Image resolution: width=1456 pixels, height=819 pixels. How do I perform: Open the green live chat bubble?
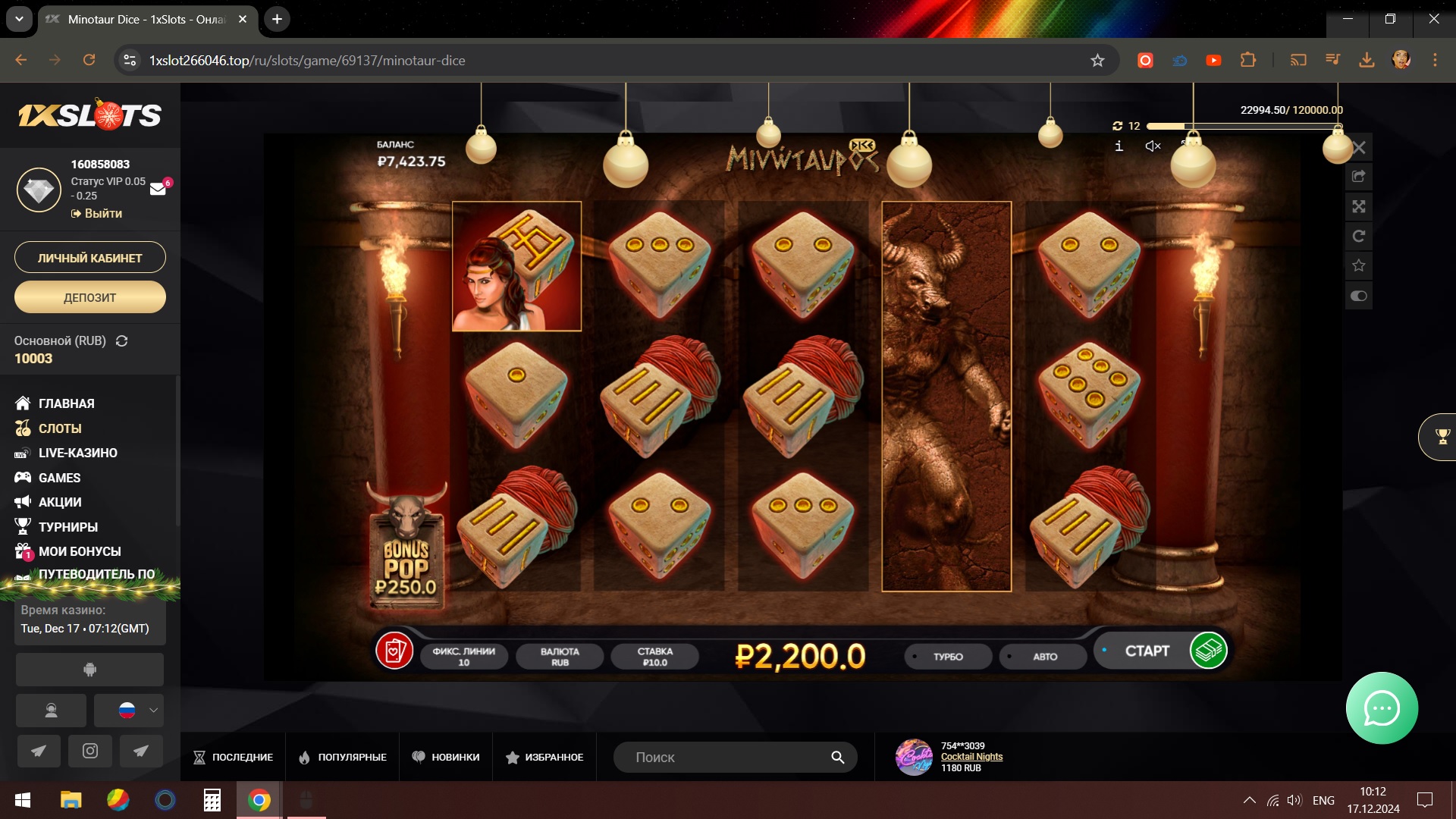[1382, 708]
